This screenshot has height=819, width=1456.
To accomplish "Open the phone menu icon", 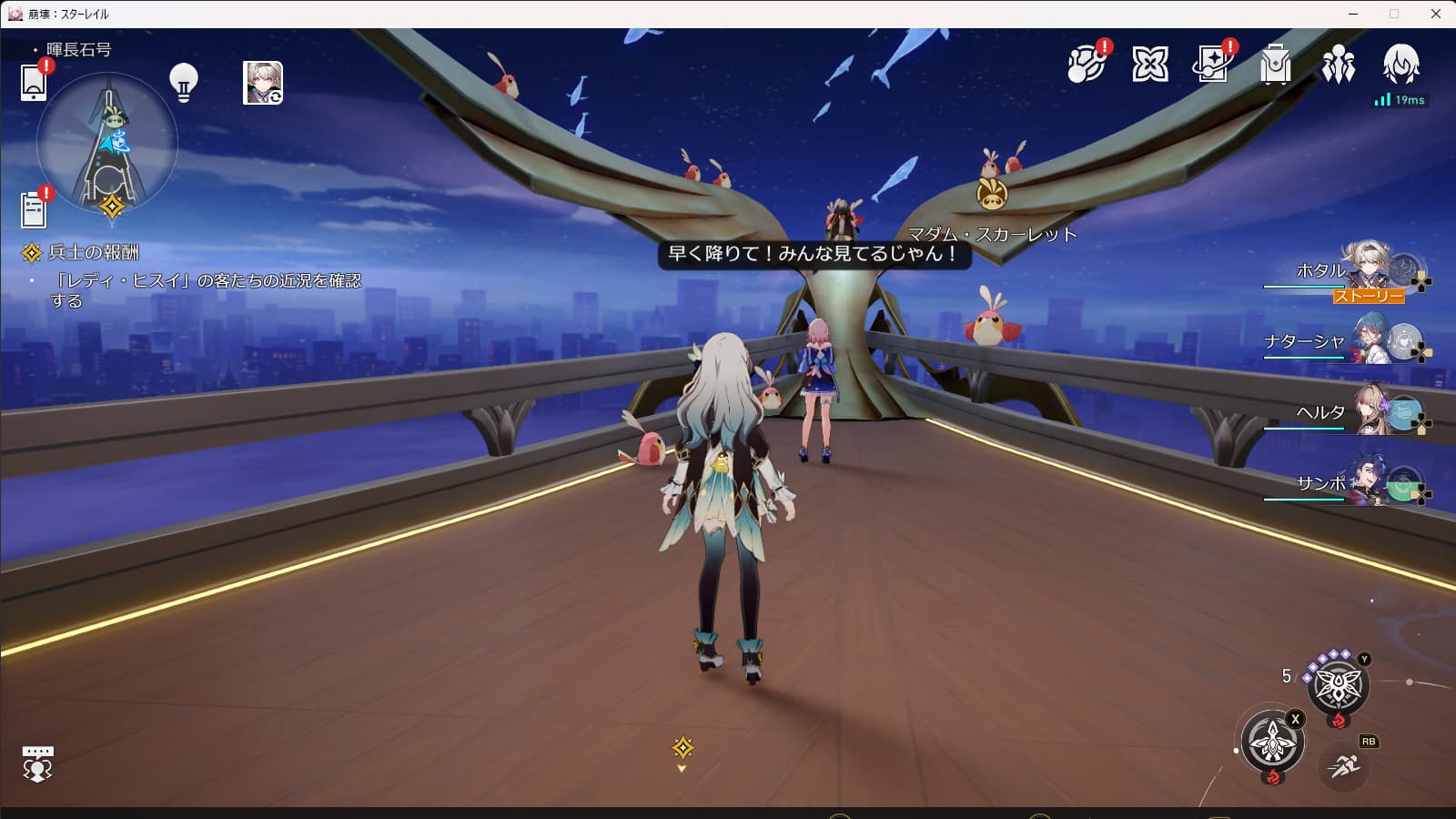I will (34, 82).
